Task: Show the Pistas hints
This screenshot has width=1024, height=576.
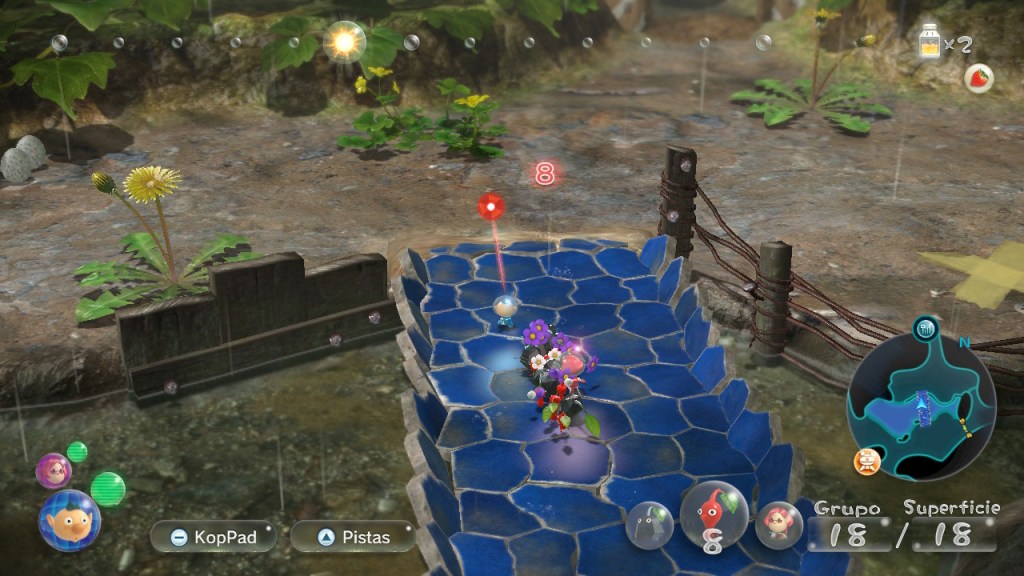Action: 352,537
